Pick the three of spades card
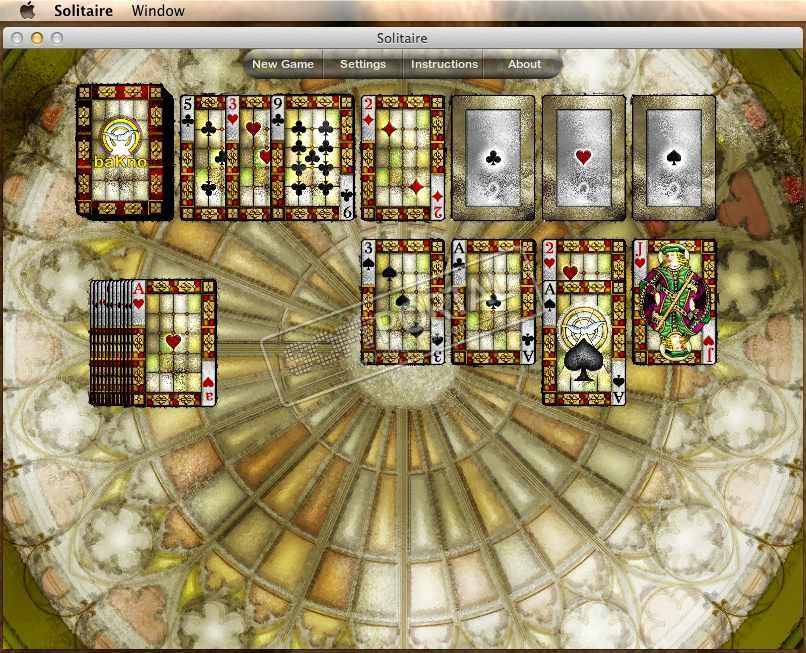Image resolution: width=806 pixels, height=653 pixels. 402,301
